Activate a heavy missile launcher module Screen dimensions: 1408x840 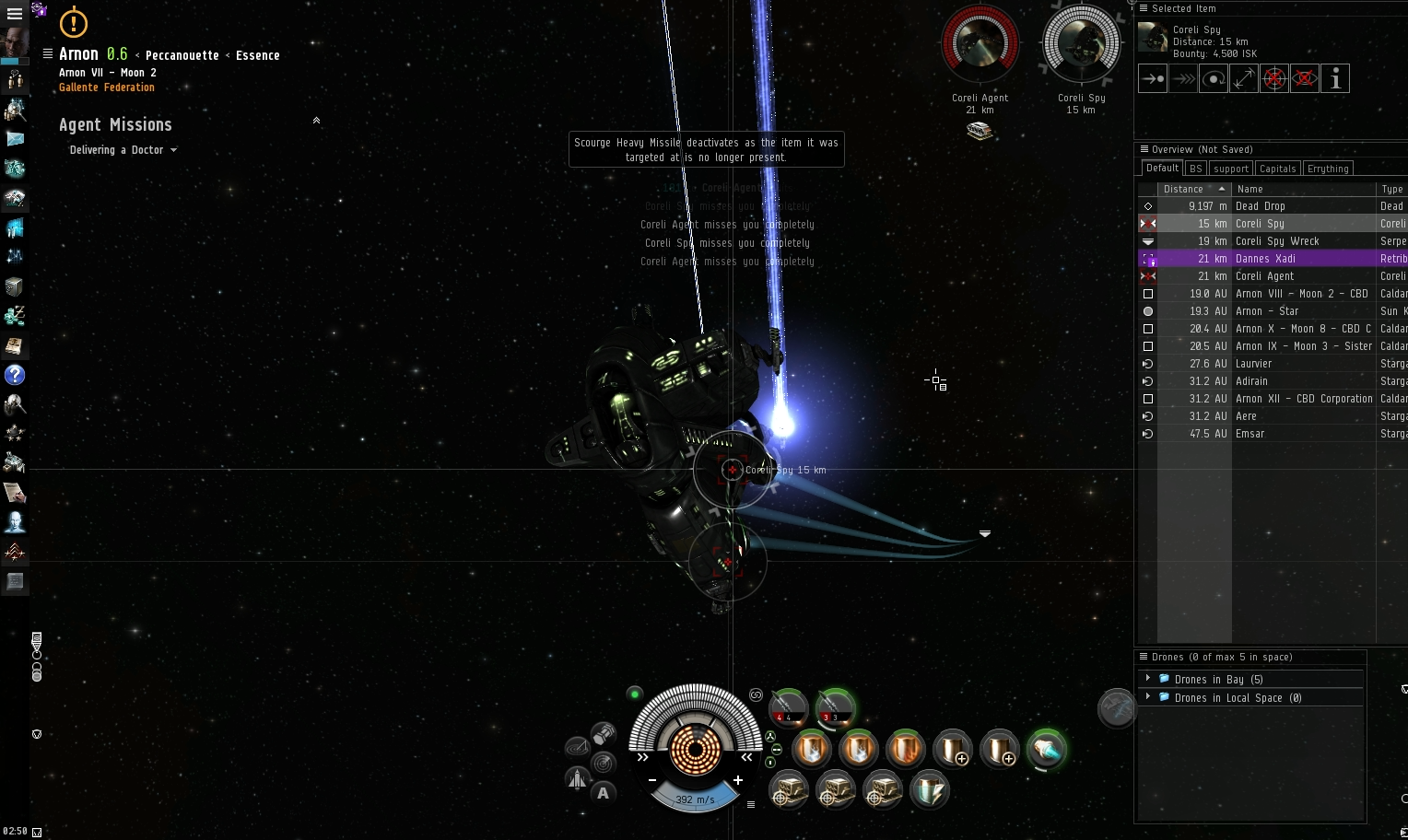[x=788, y=707]
